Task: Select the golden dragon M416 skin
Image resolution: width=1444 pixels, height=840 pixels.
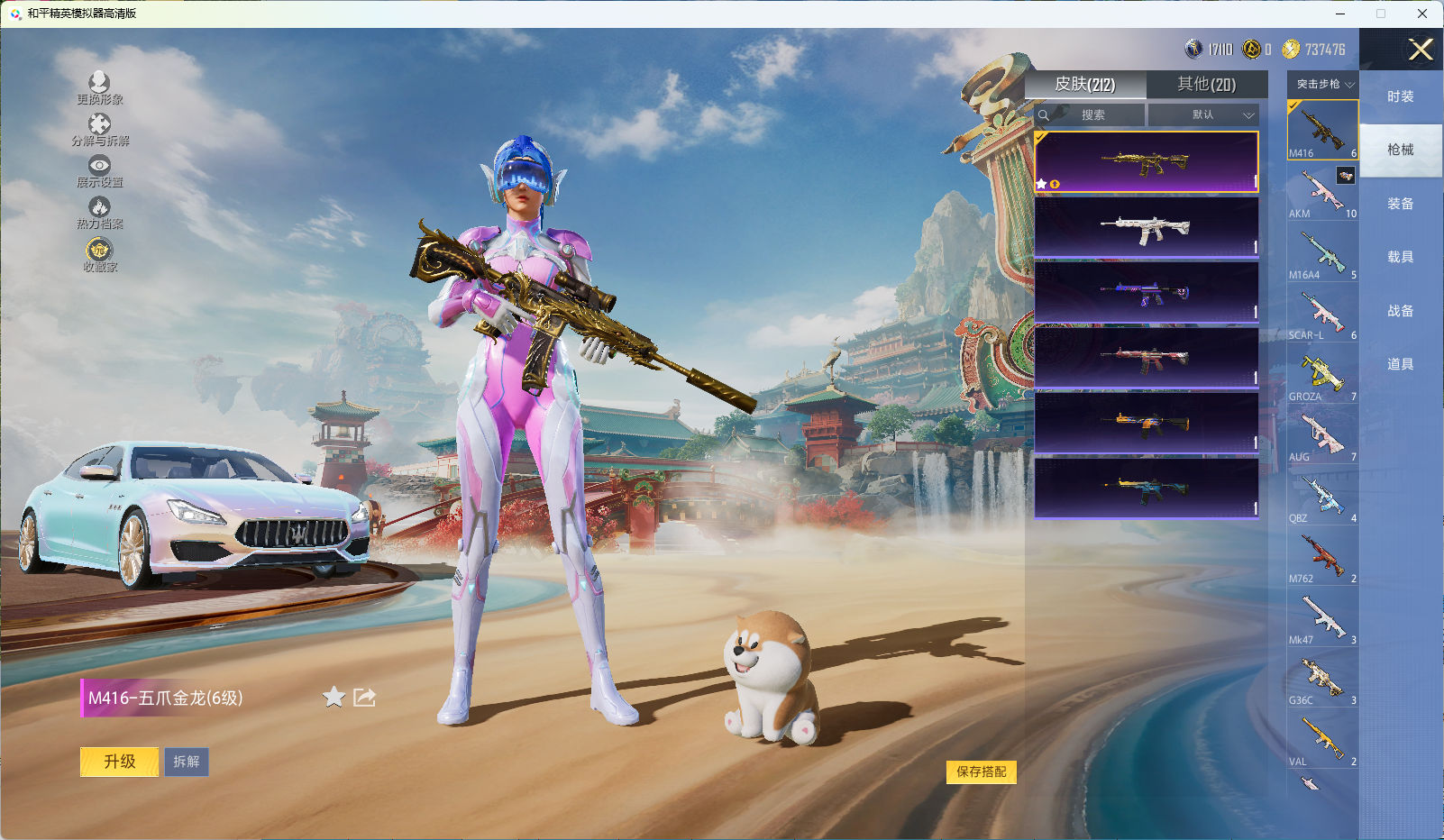Action: 1146,162
